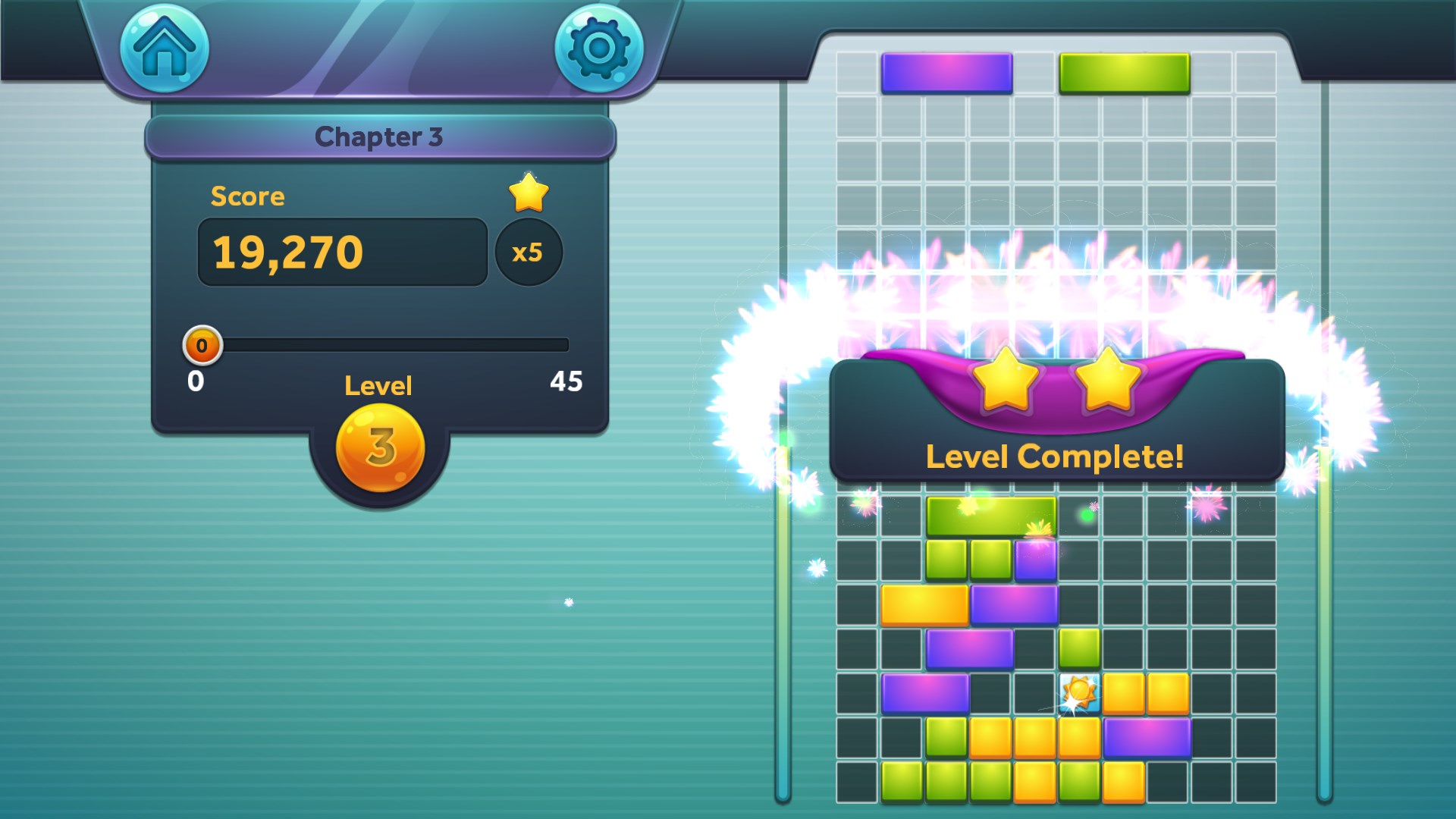The image size is (1456, 819).
Task: Select the x5 score multiplier badge
Action: pos(530,253)
